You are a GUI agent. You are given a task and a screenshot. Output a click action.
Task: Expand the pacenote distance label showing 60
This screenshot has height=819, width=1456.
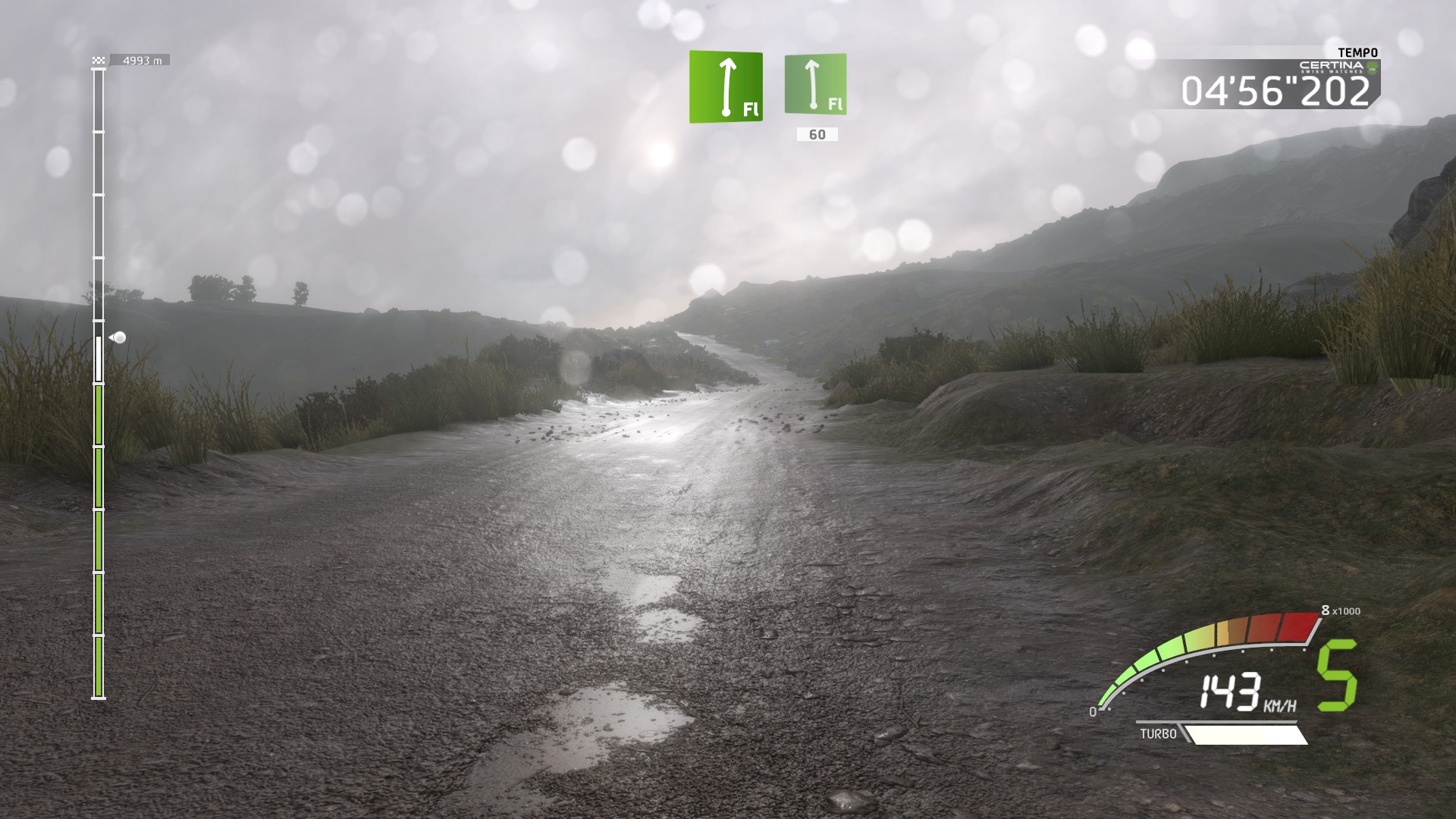816,134
